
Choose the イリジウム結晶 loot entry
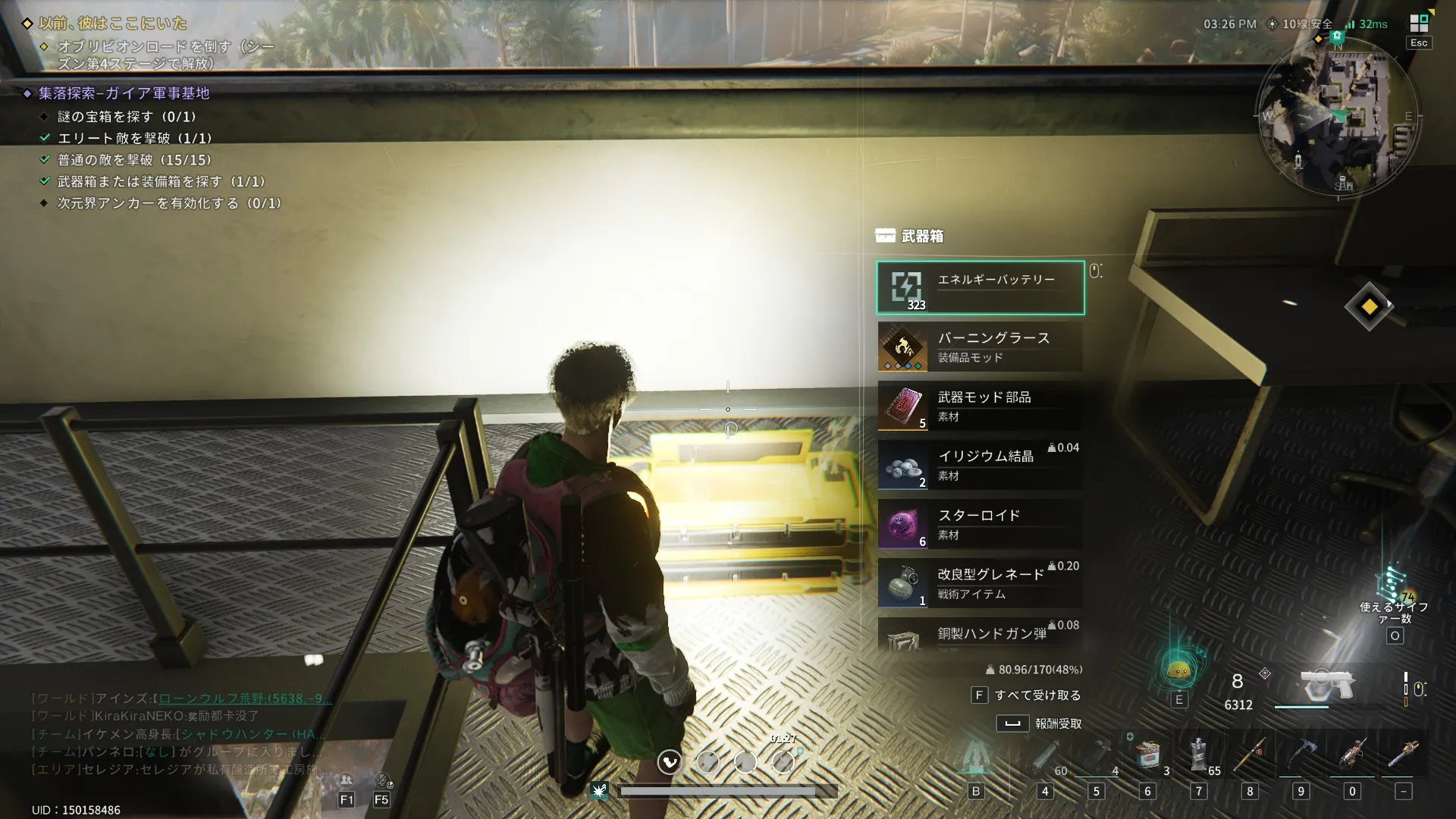(x=980, y=465)
